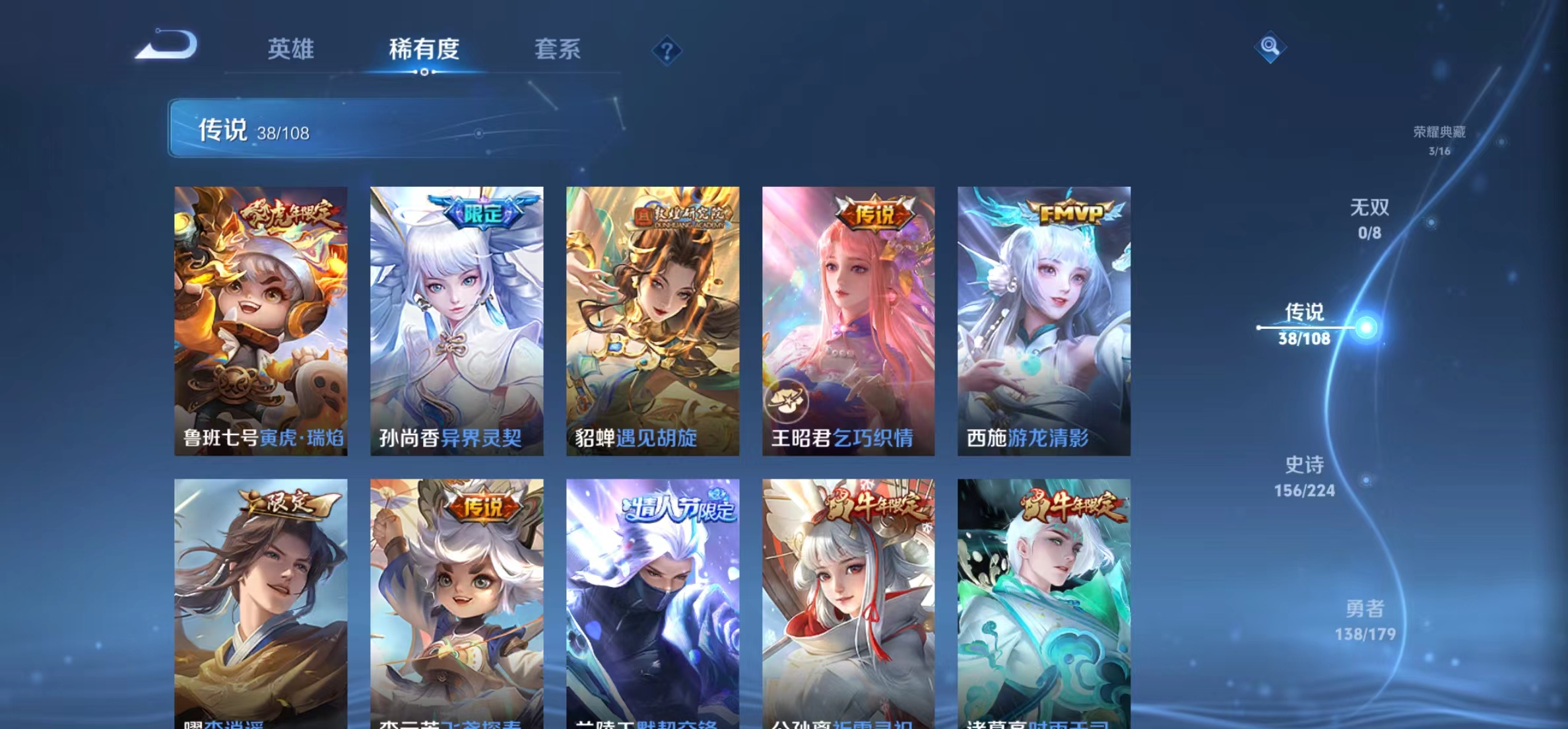
Task: Switch to the 英雄 tab
Action: pos(291,50)
